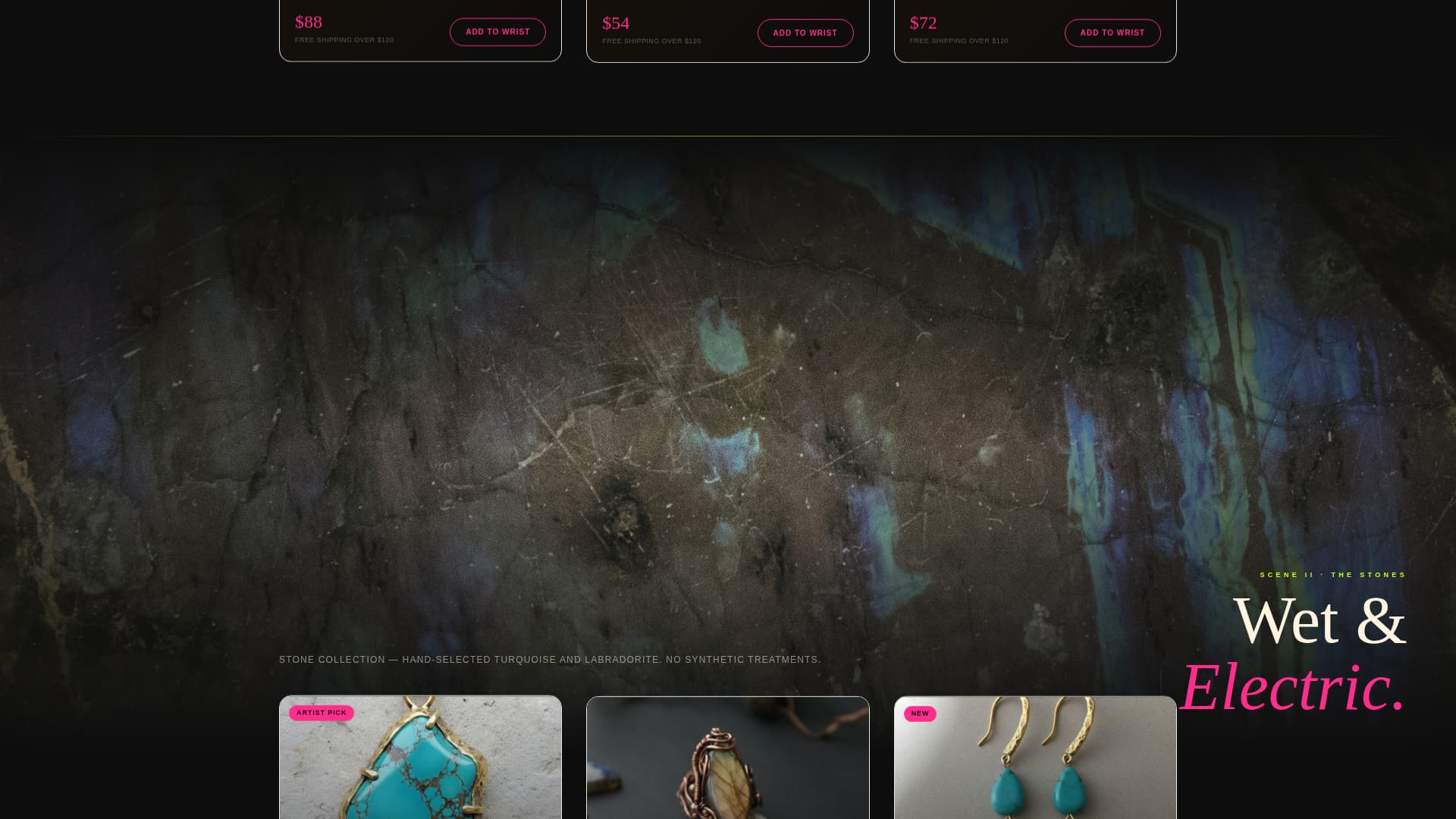Click ADD TO WRIST on the $54 item
The height and width of the screenshot is (819, 1456).
(805, 33)
